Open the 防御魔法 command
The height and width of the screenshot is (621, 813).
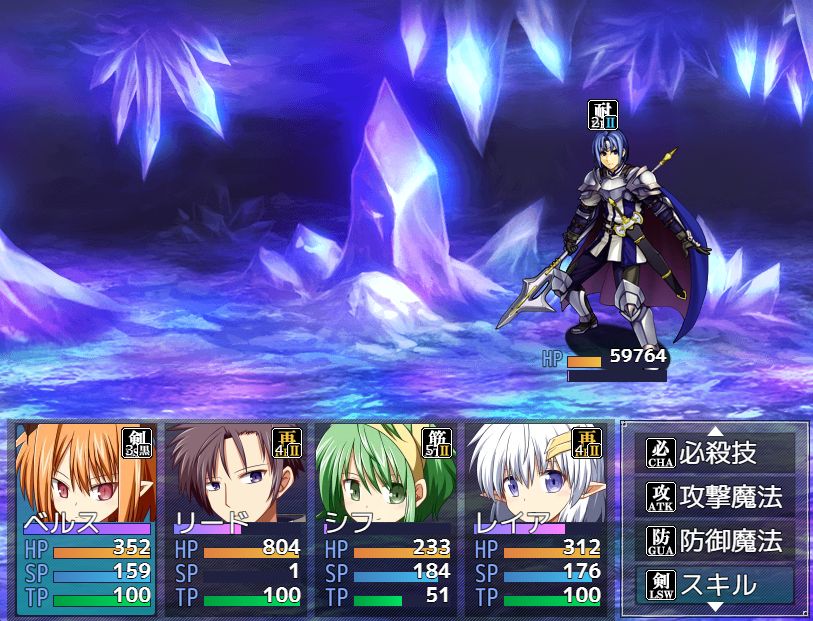tap(716, 541)
